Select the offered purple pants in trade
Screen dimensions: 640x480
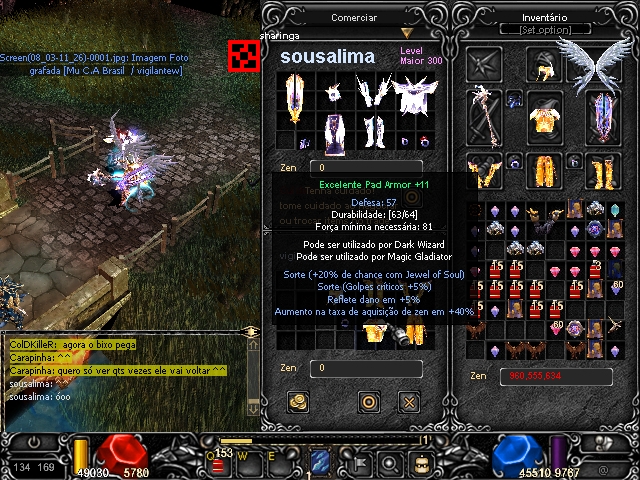pos(336,131)
